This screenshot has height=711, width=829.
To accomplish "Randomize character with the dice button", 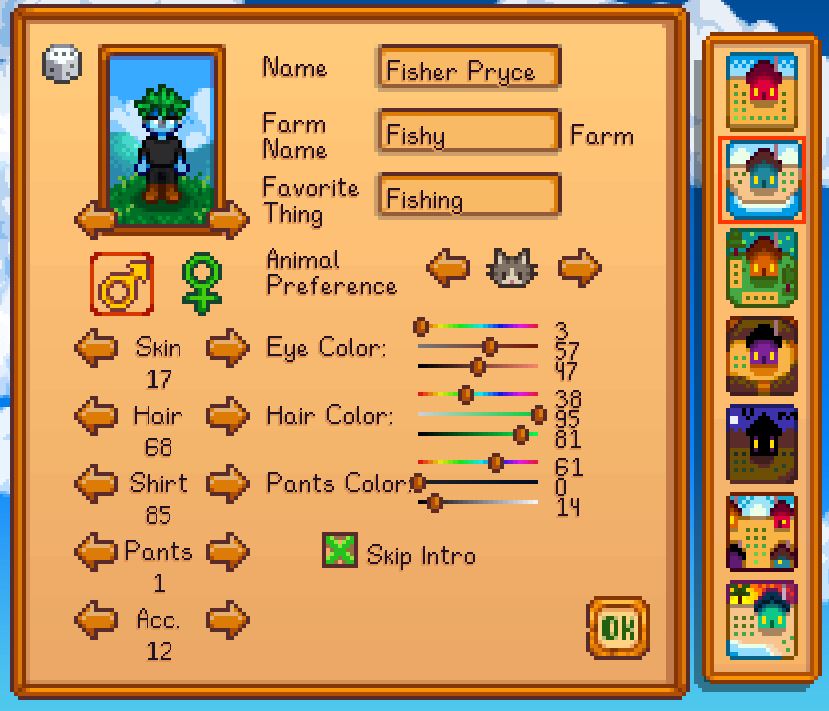I will [62, 65].
